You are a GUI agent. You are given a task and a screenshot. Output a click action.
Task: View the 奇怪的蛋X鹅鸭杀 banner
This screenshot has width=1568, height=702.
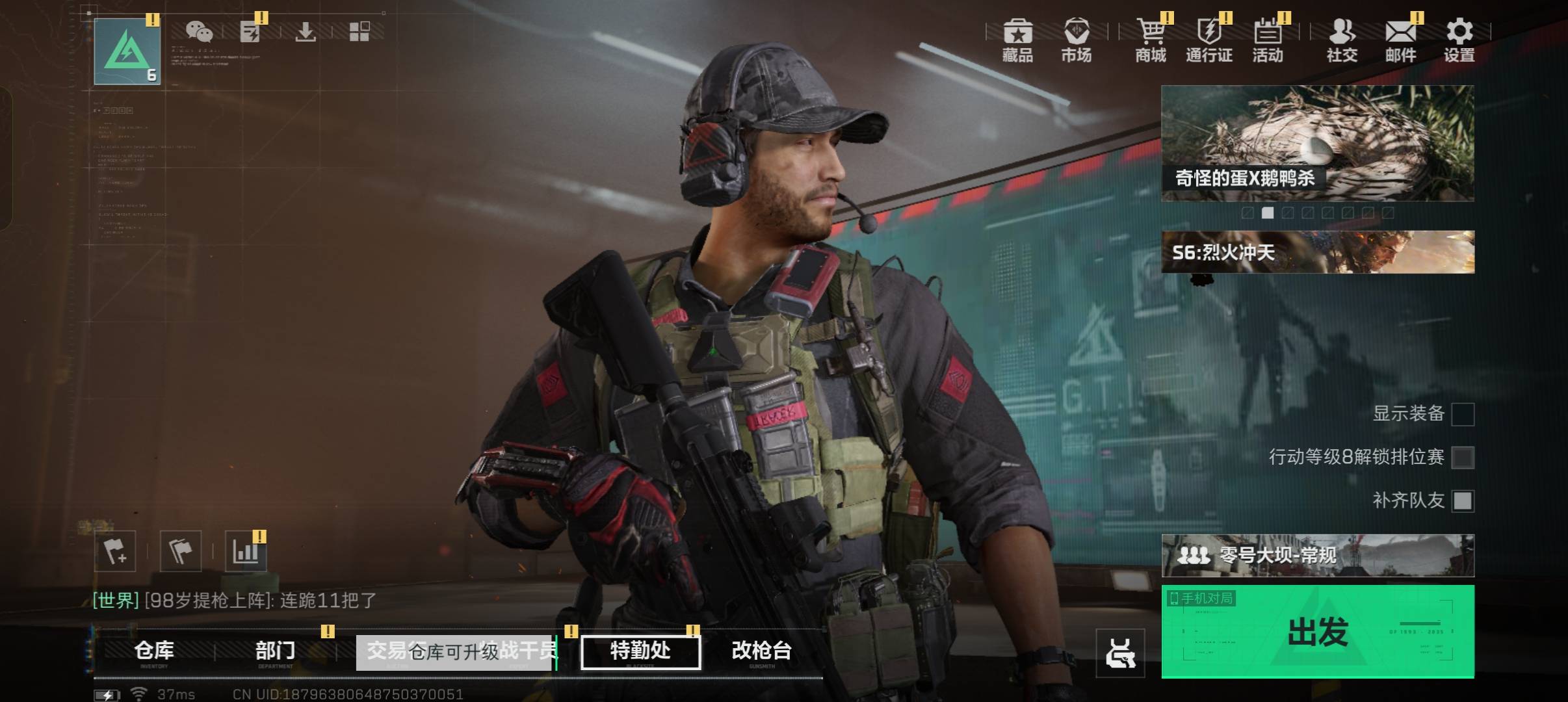tap(1317, 143)
